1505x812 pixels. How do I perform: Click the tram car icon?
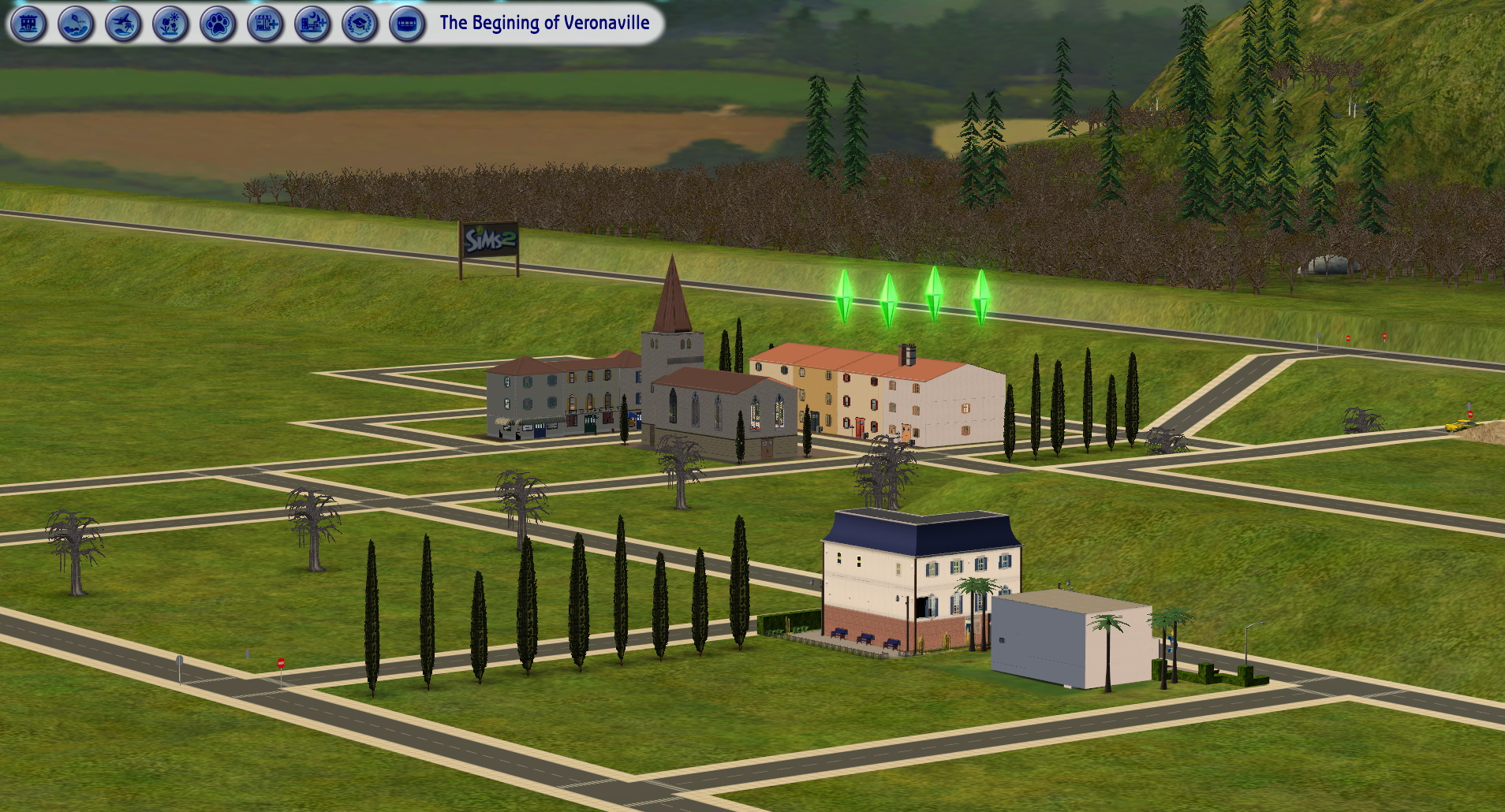[x=407, y=24]
